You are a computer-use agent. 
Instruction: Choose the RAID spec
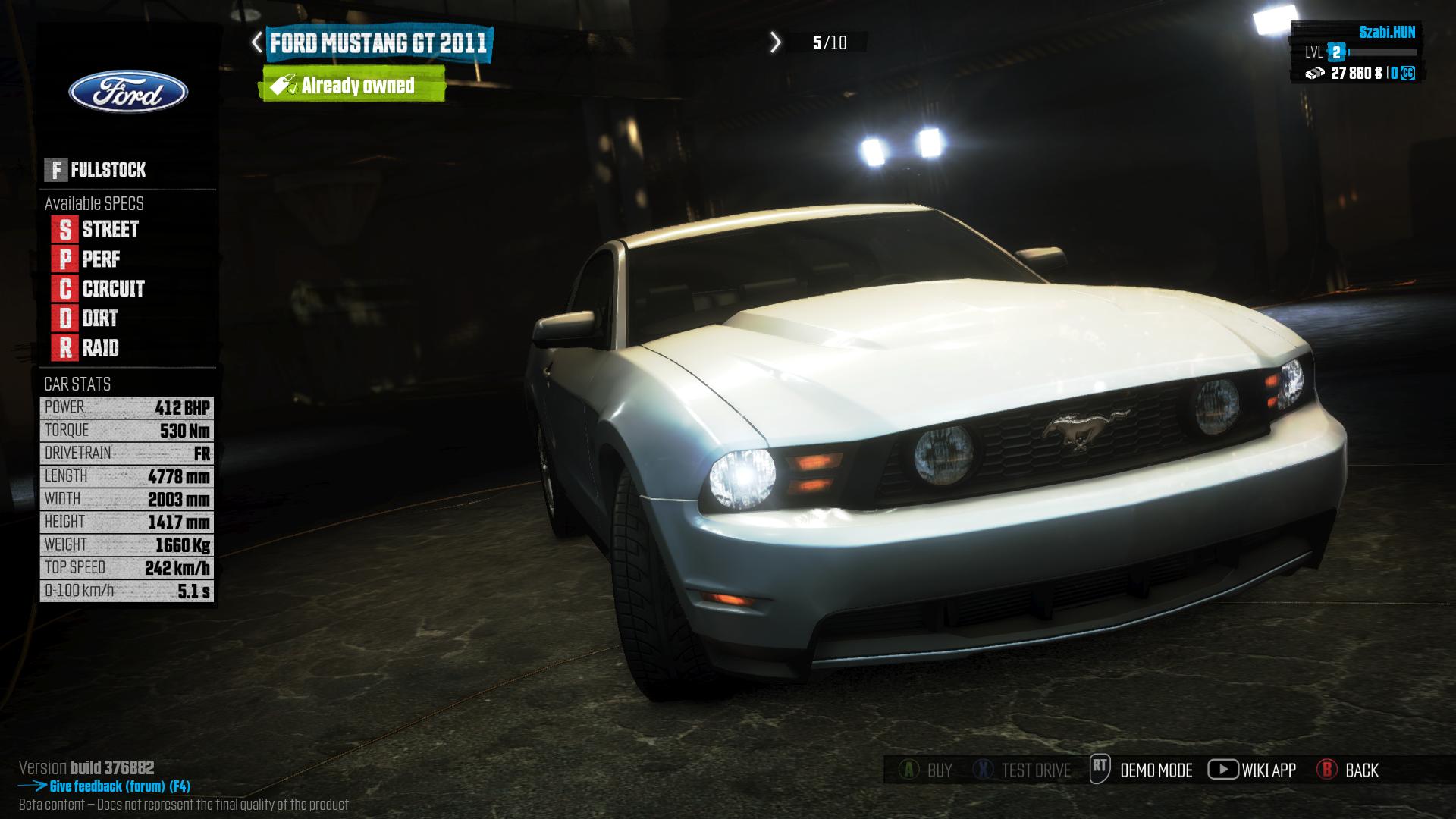point(86,348)
